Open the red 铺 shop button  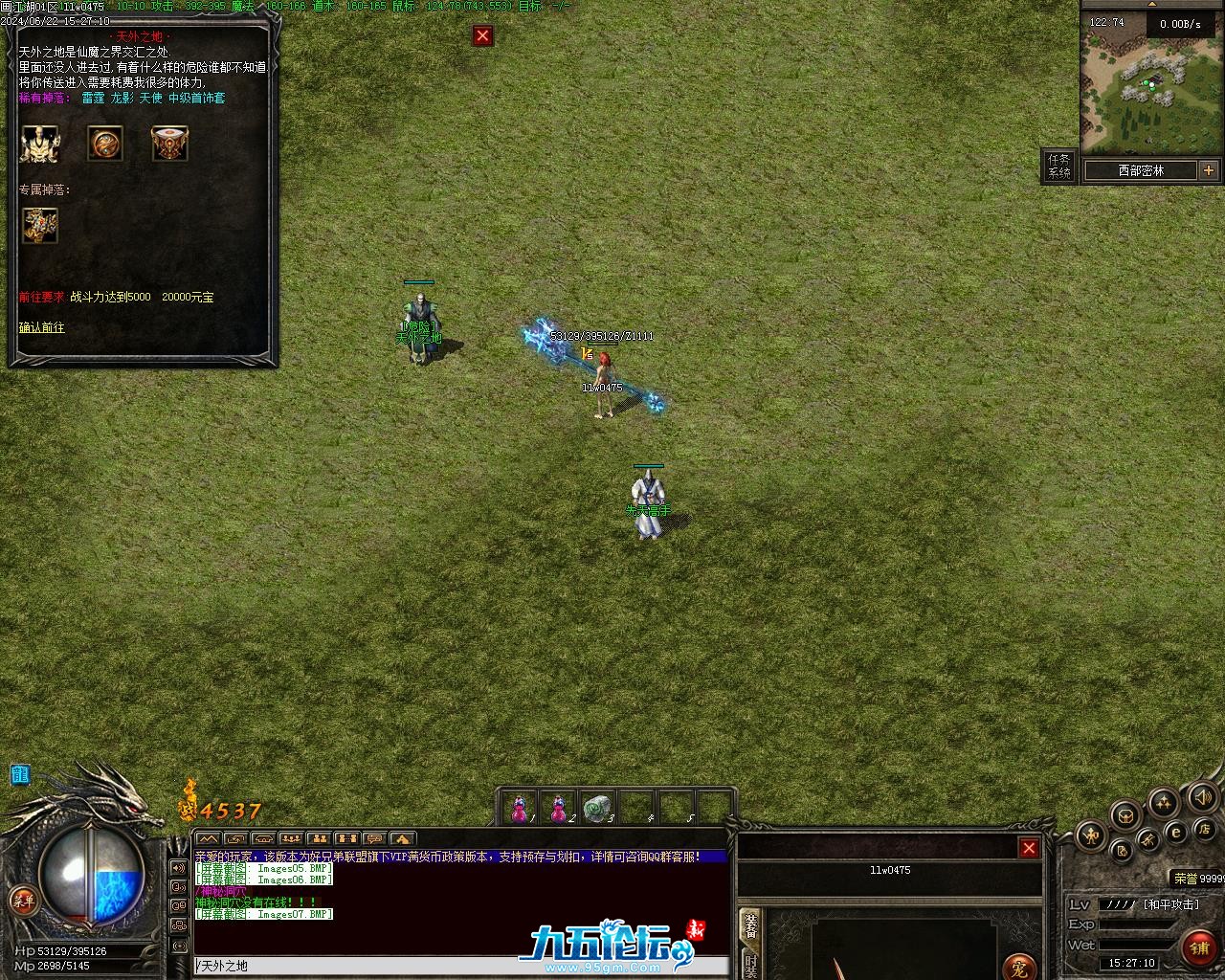point(1199,948)
